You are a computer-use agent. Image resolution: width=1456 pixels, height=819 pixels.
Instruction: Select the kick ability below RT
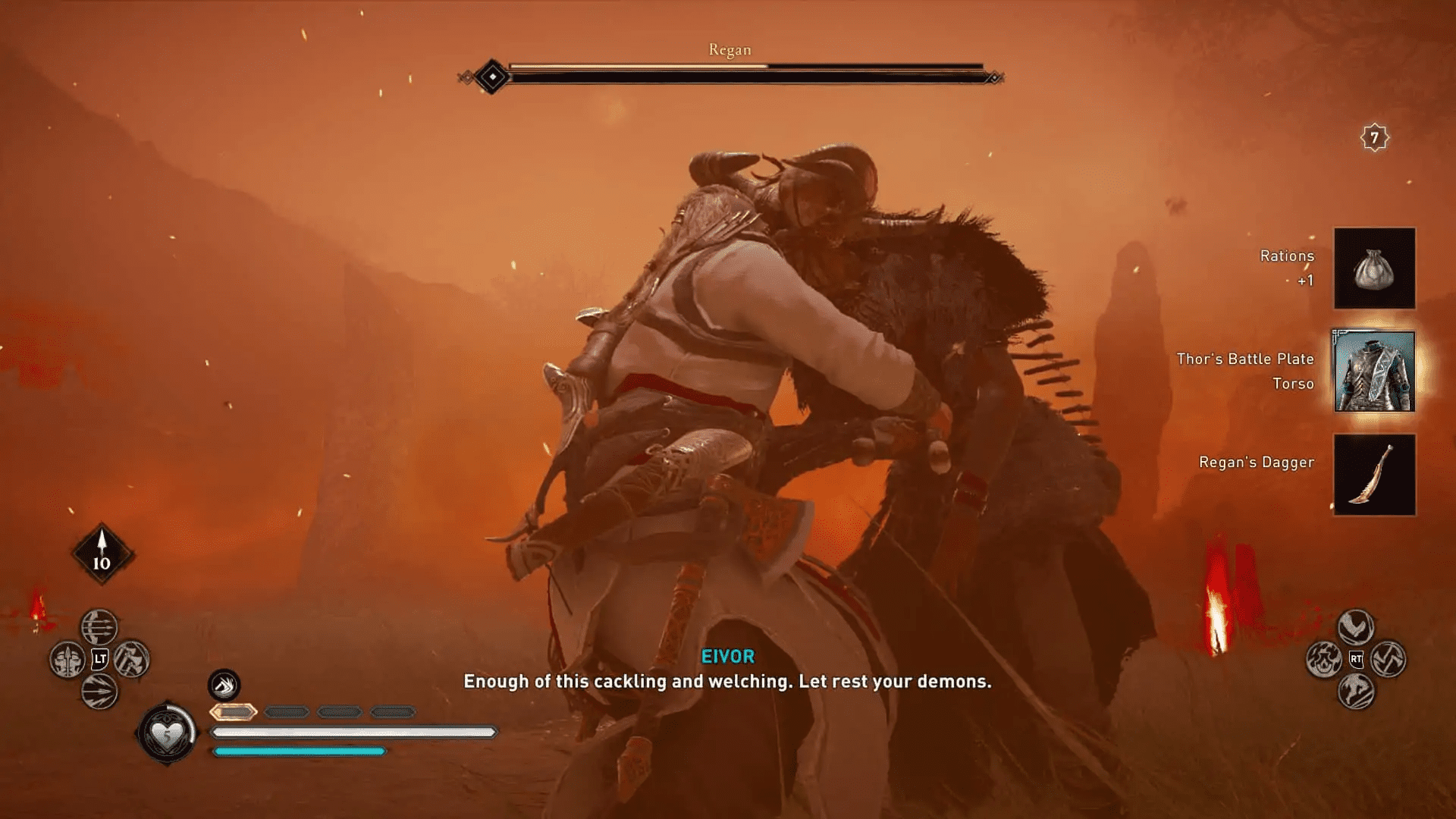(1356, 692)
